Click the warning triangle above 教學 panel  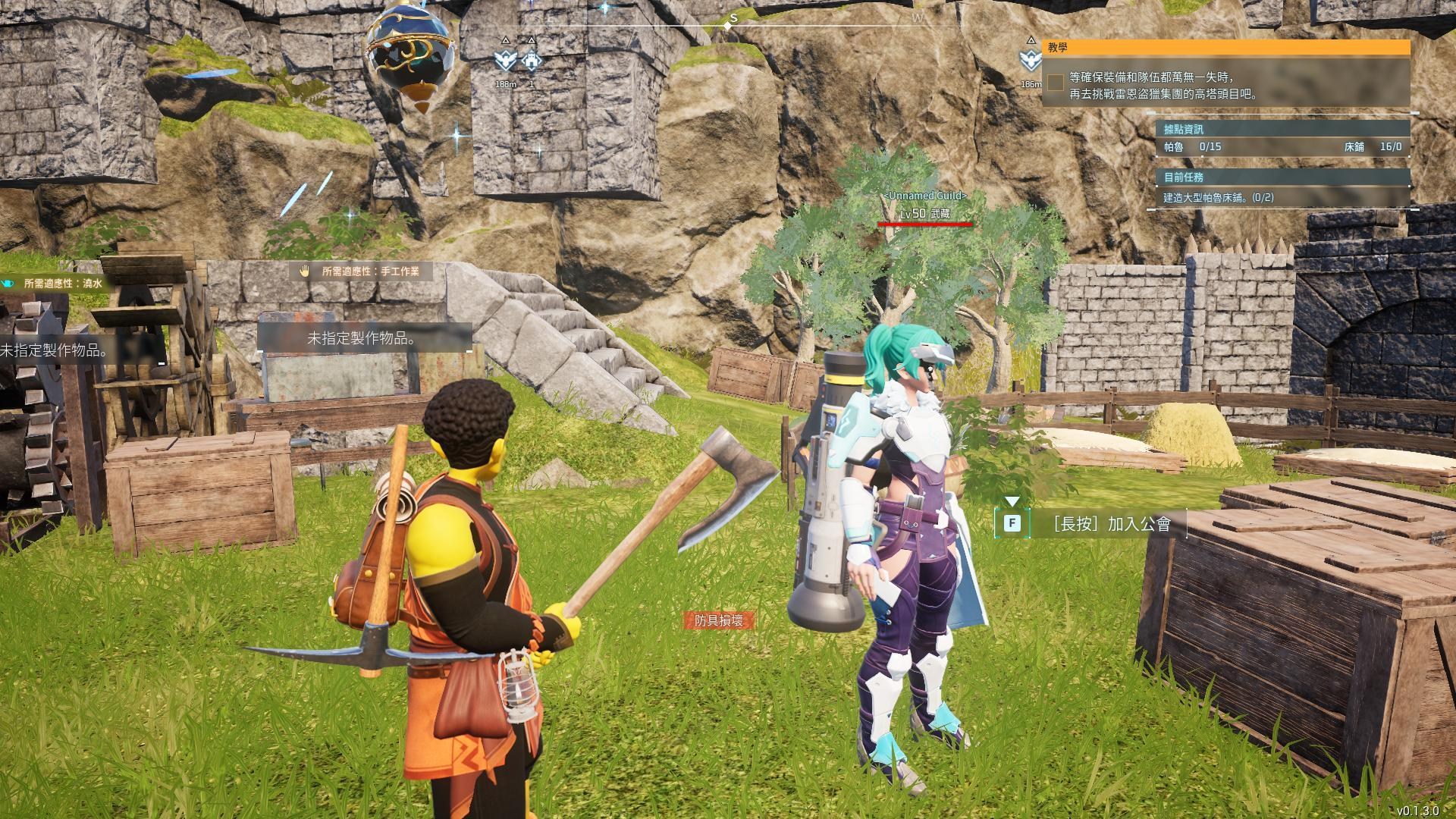[x=1031, y=42]
